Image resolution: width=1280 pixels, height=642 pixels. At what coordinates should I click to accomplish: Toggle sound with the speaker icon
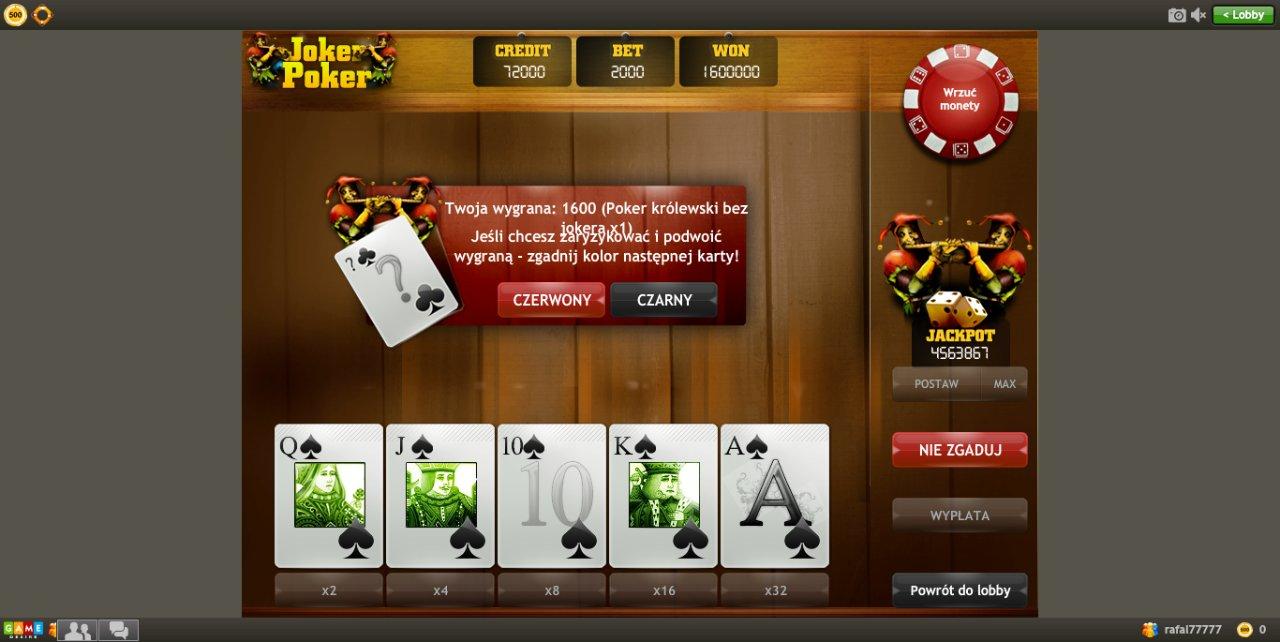click(x=1199, y=15)
